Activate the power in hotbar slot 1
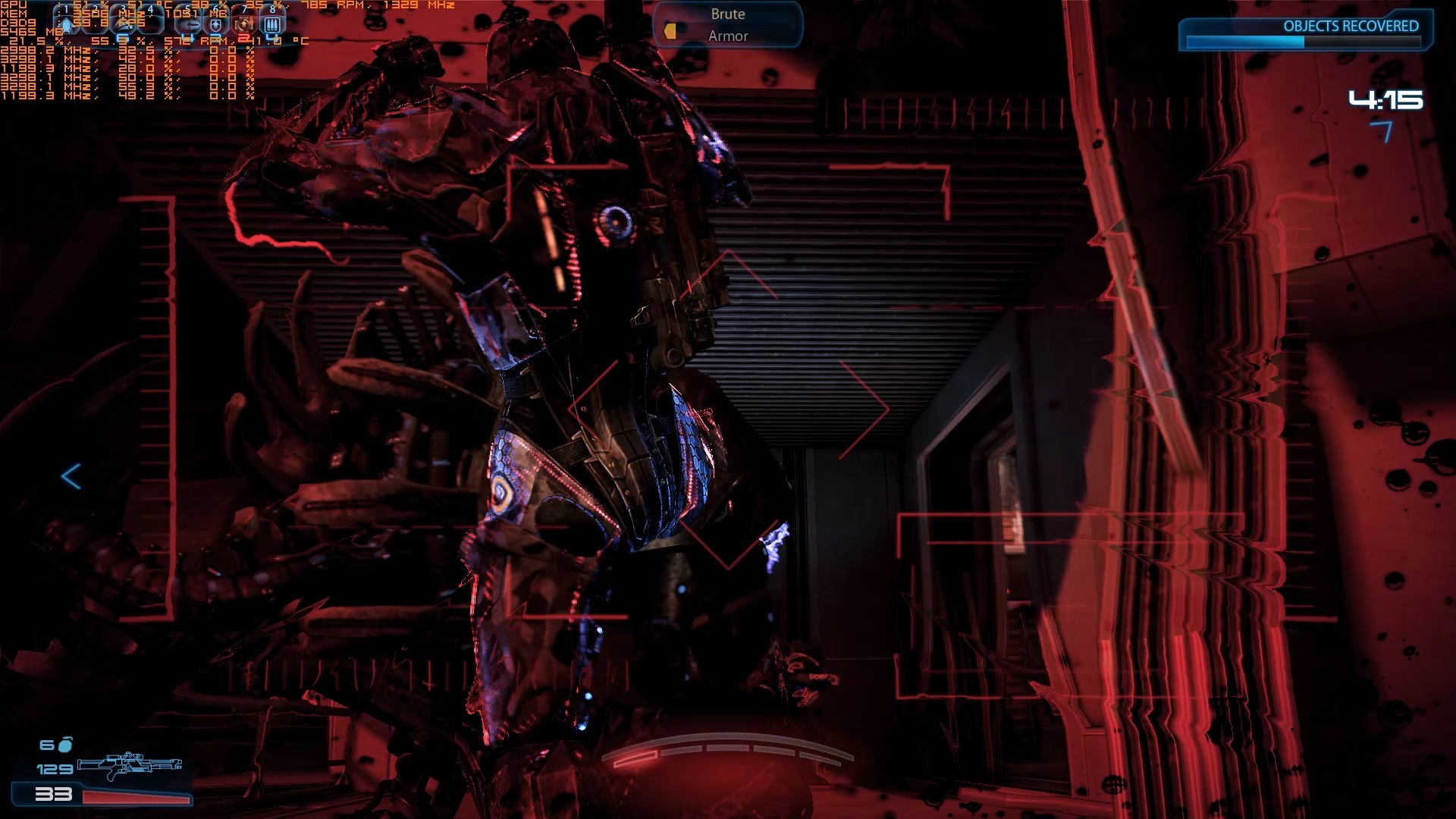The image size is (1456, 819). click(67, 24)
